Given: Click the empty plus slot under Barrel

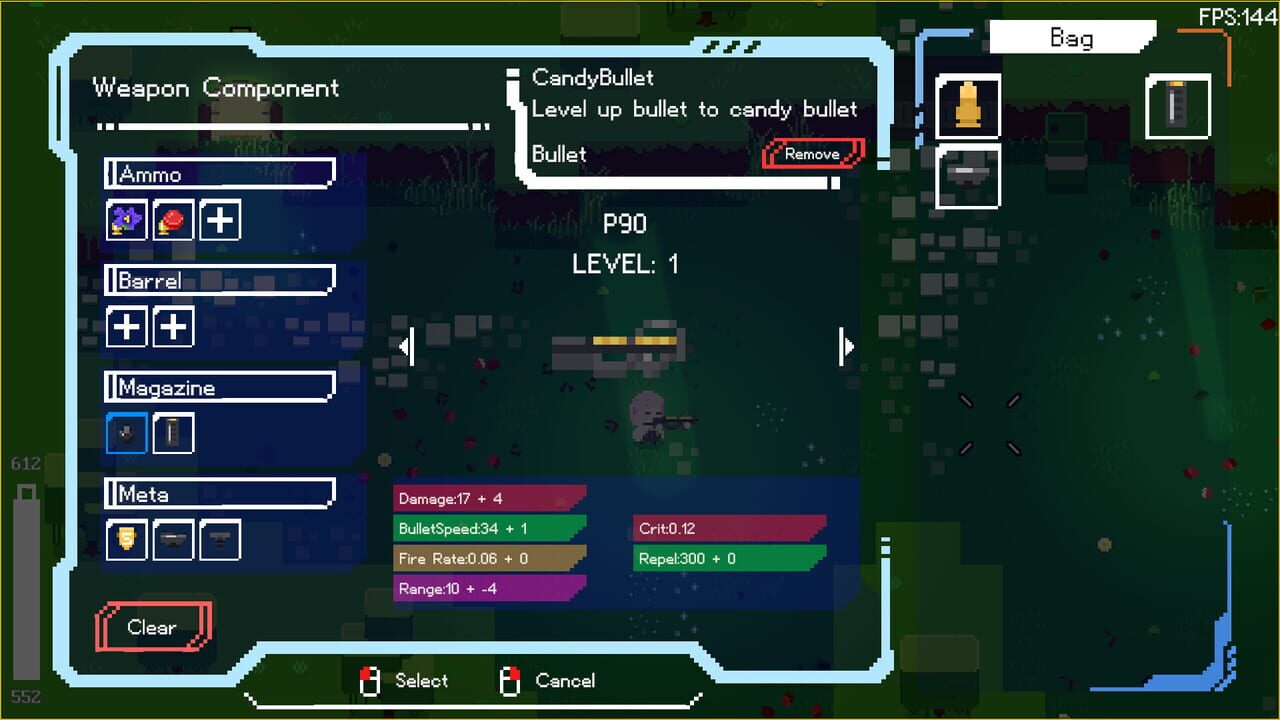Looking at the screenshot, I should (126, 326).
